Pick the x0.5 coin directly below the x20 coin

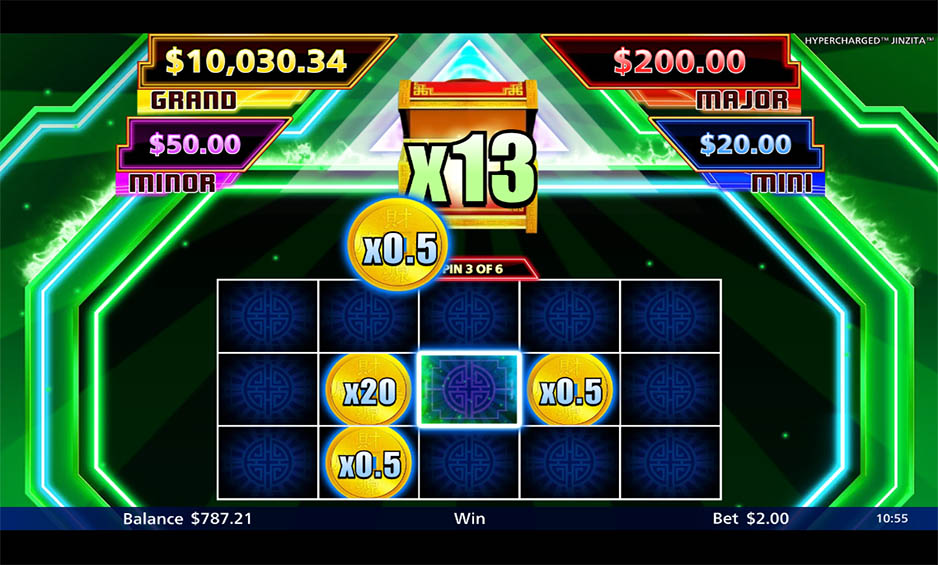coord(368,463)
